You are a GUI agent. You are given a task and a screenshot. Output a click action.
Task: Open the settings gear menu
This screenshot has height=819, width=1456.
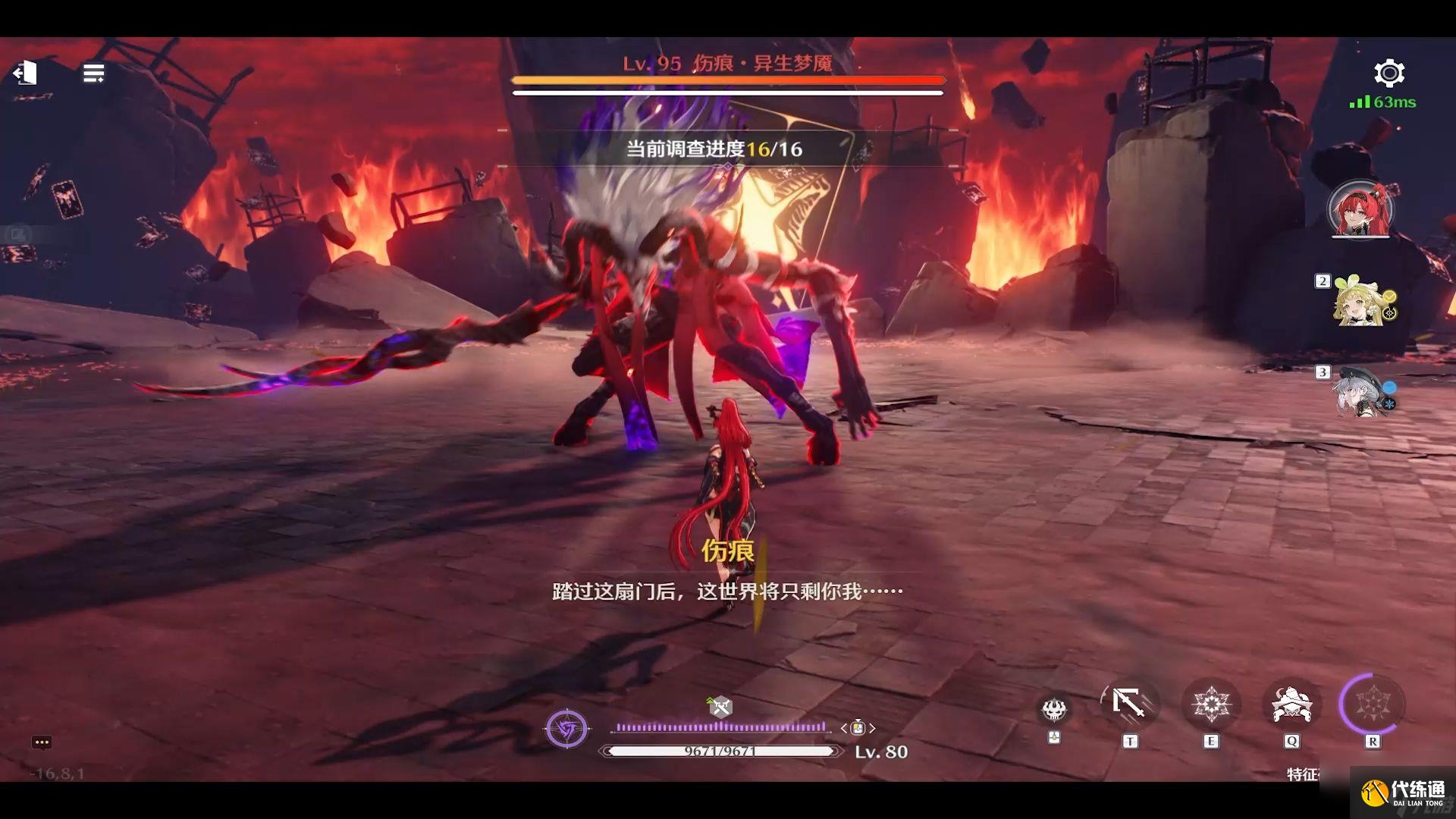(x=1389, y=73)
